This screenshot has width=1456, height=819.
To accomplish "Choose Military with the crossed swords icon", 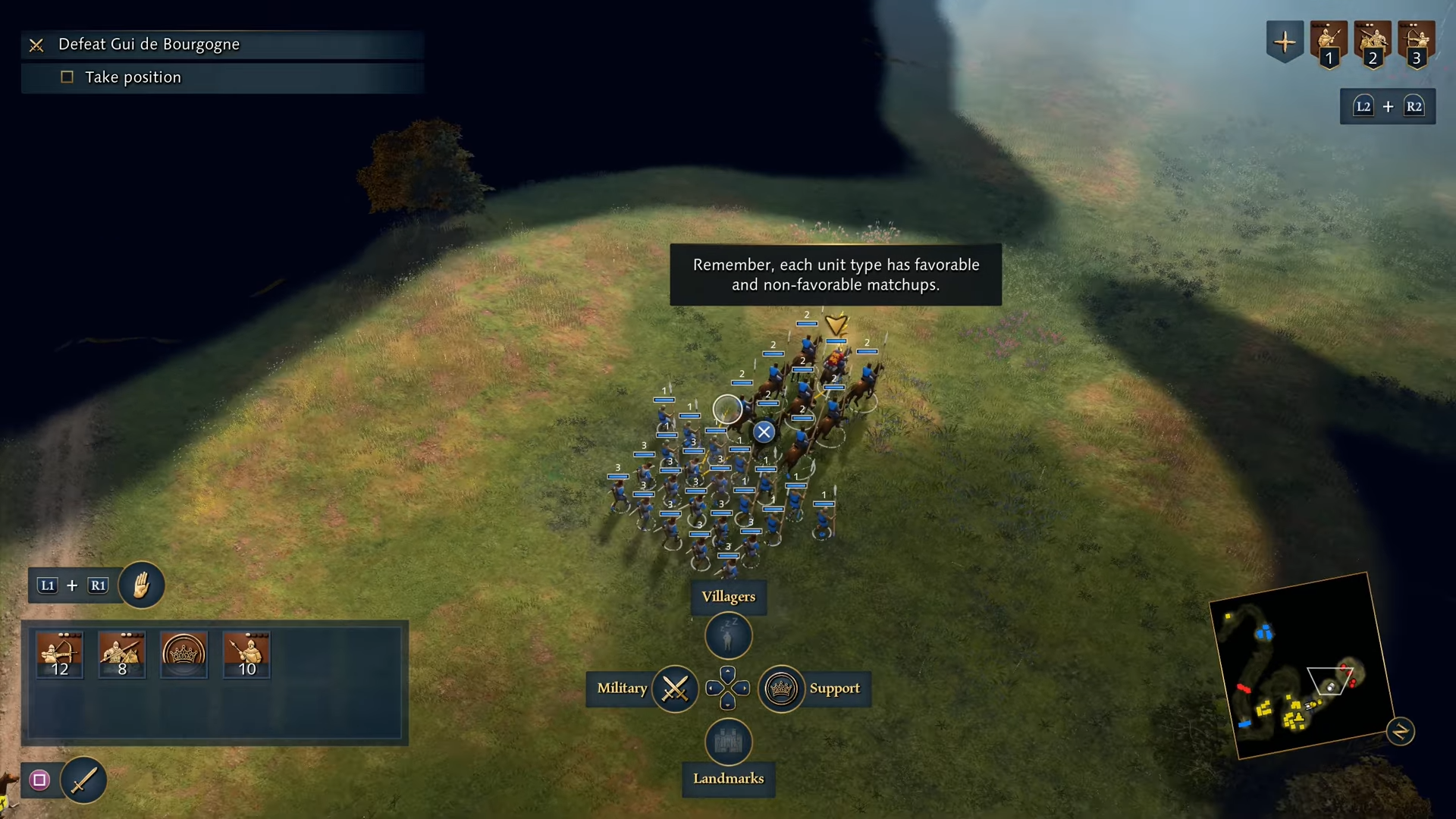I will [x=675, y=689].
